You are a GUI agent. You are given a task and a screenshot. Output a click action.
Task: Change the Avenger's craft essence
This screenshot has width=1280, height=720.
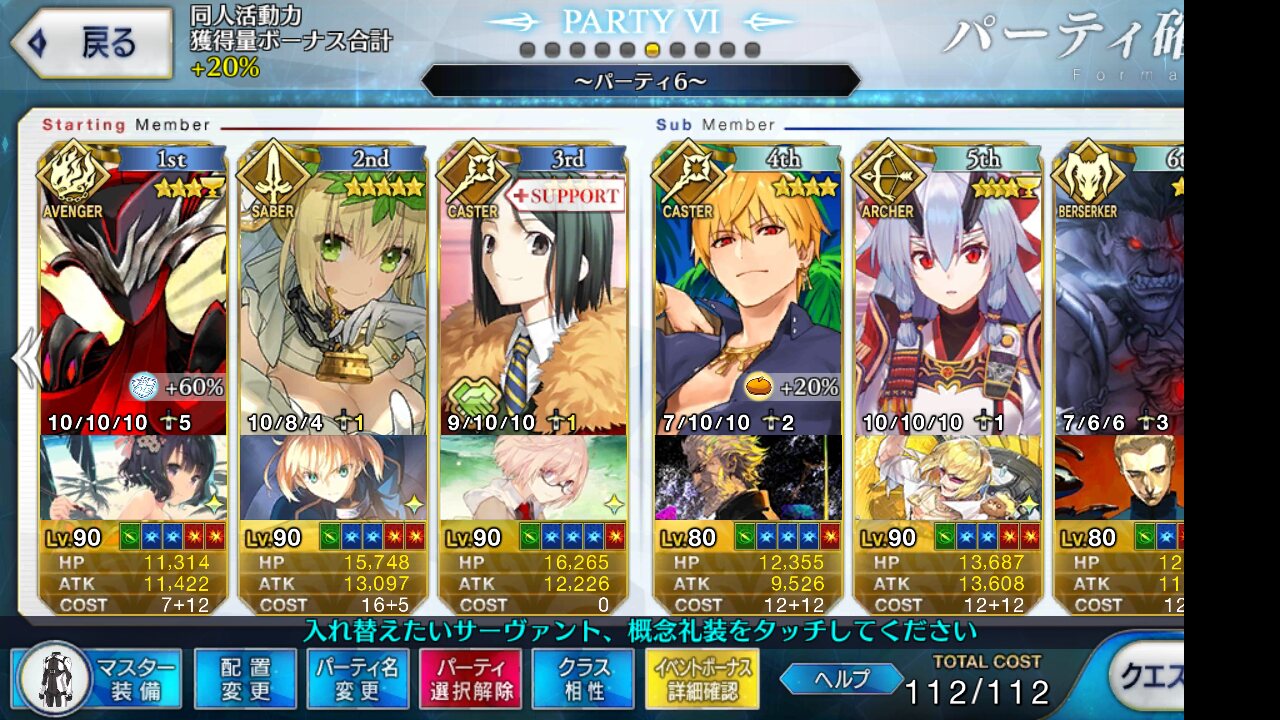133,477
